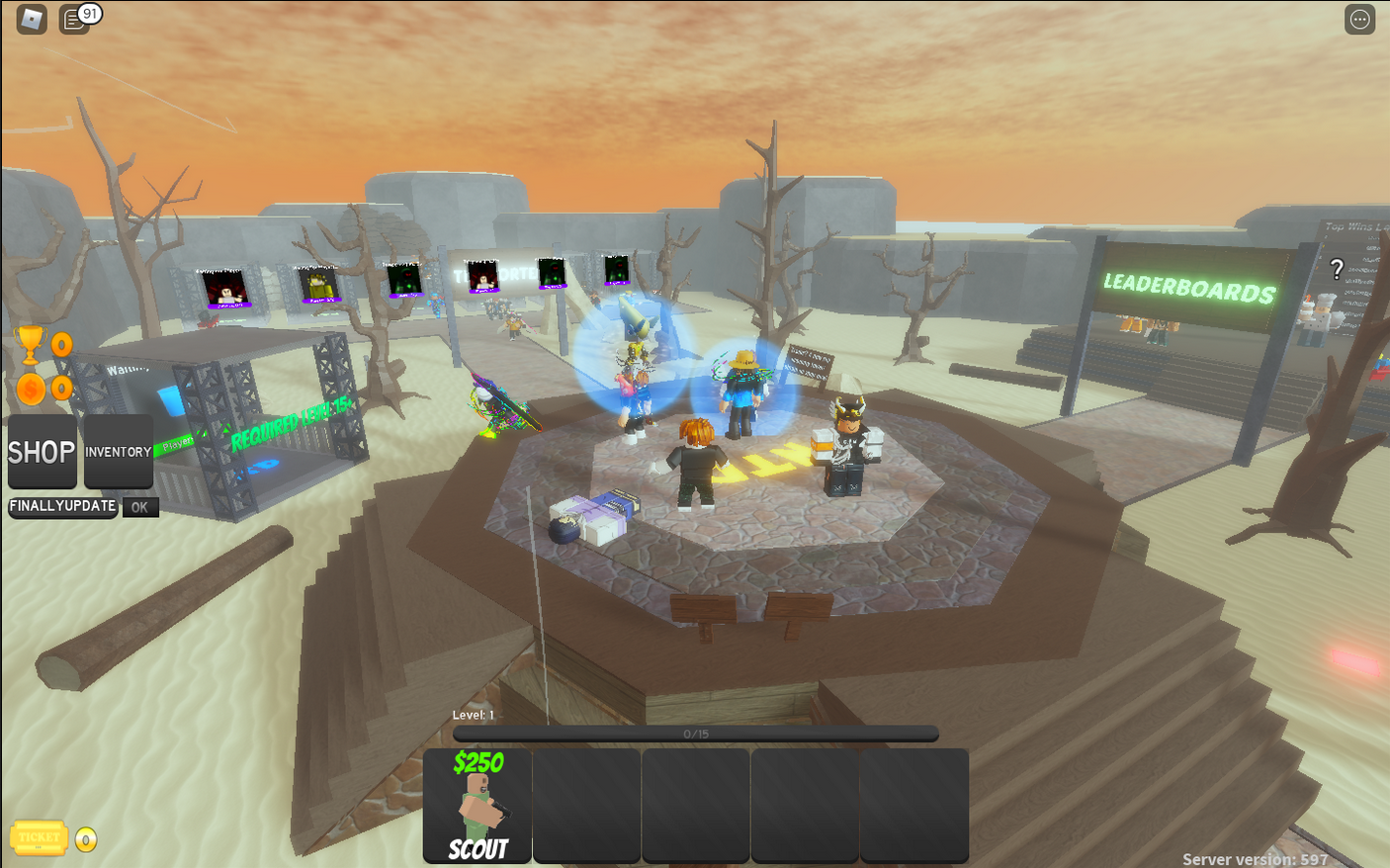This screenshot has height=868, width=1390.
Task: Click the ticket count showing 0
Action: (84, 838)
